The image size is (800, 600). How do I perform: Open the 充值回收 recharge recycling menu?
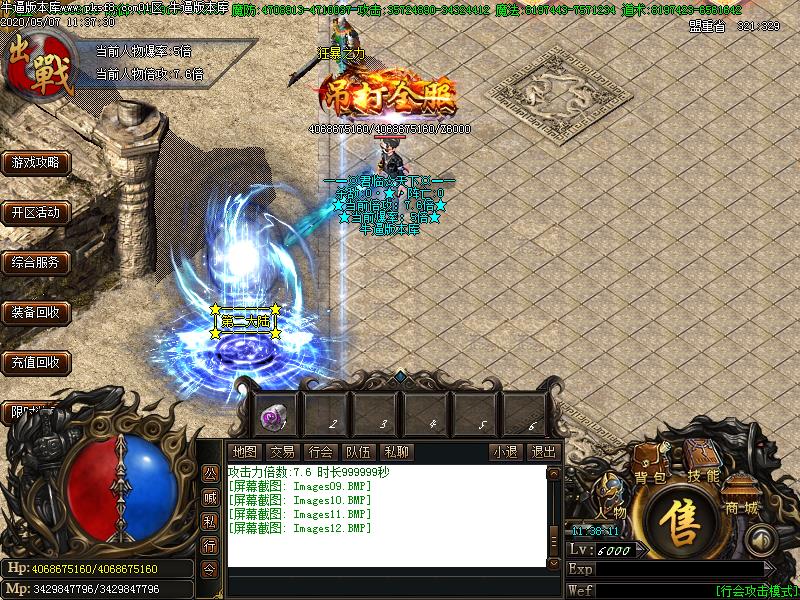click(35, 362)
